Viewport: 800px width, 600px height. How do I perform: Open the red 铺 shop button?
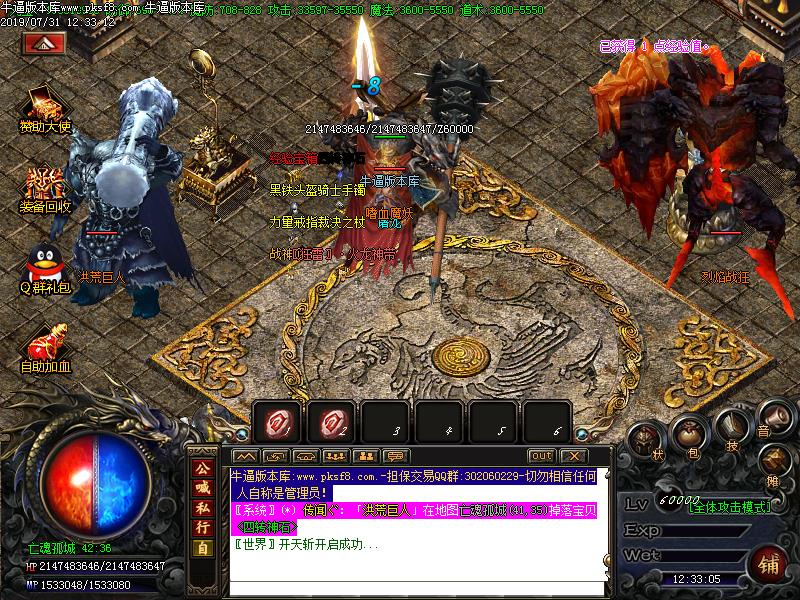pos(769,562)
